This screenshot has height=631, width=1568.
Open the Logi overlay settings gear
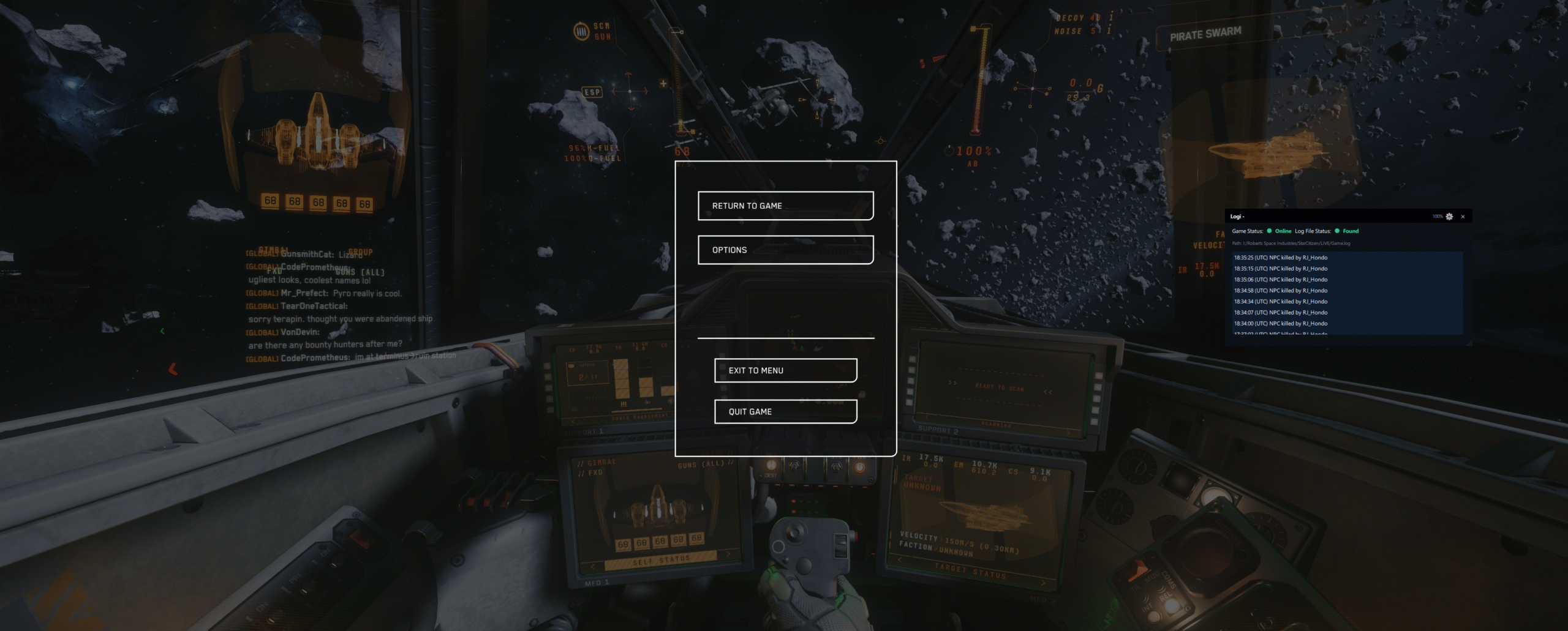pos(1449,217)
